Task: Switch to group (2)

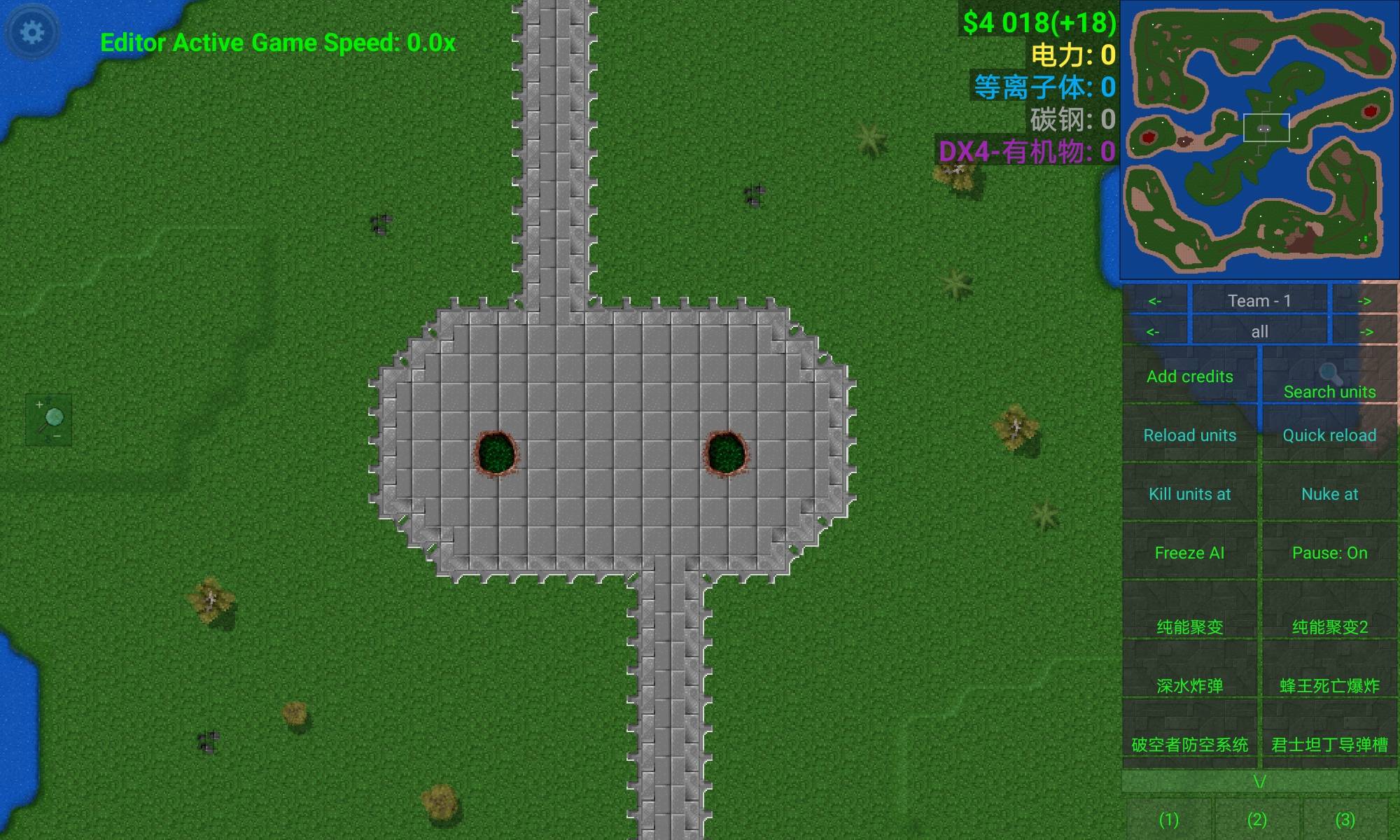Action: coord(1256,818)
